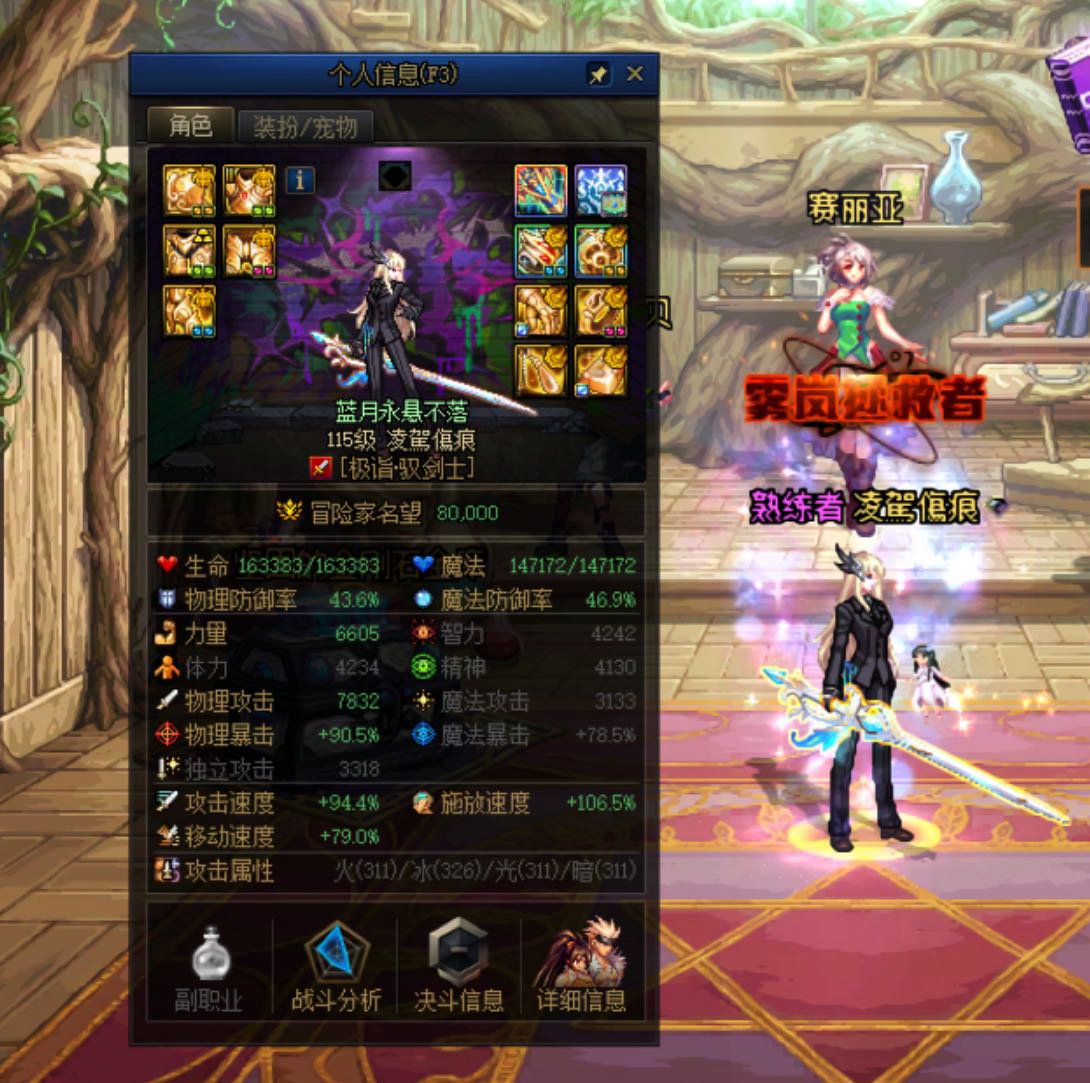1090x1083 pixels.
Task: Select the equipped weapon slot
Action: point(541,191)
